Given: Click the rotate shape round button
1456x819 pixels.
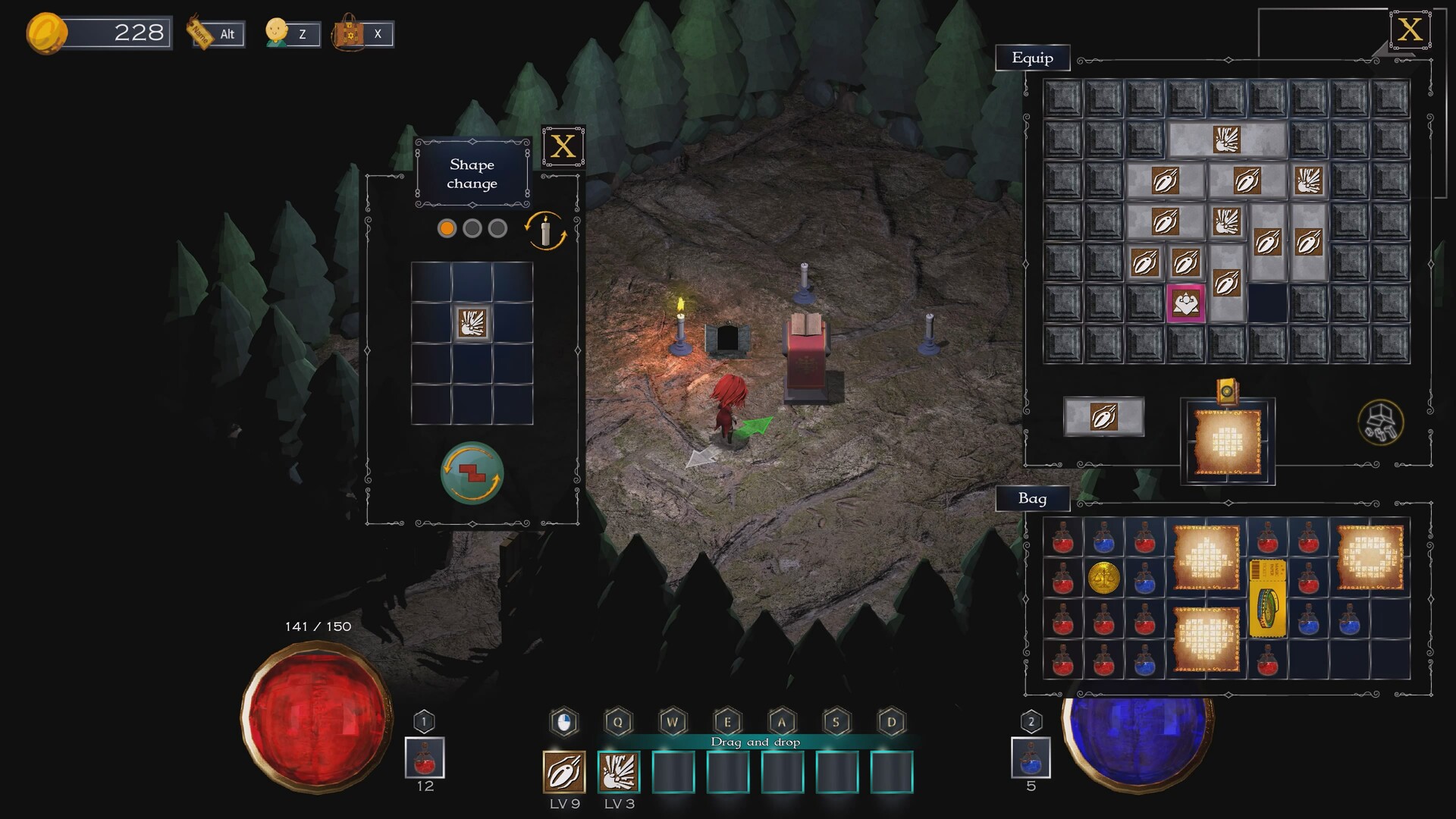Looking at the screenshot, I should (472, 473).
